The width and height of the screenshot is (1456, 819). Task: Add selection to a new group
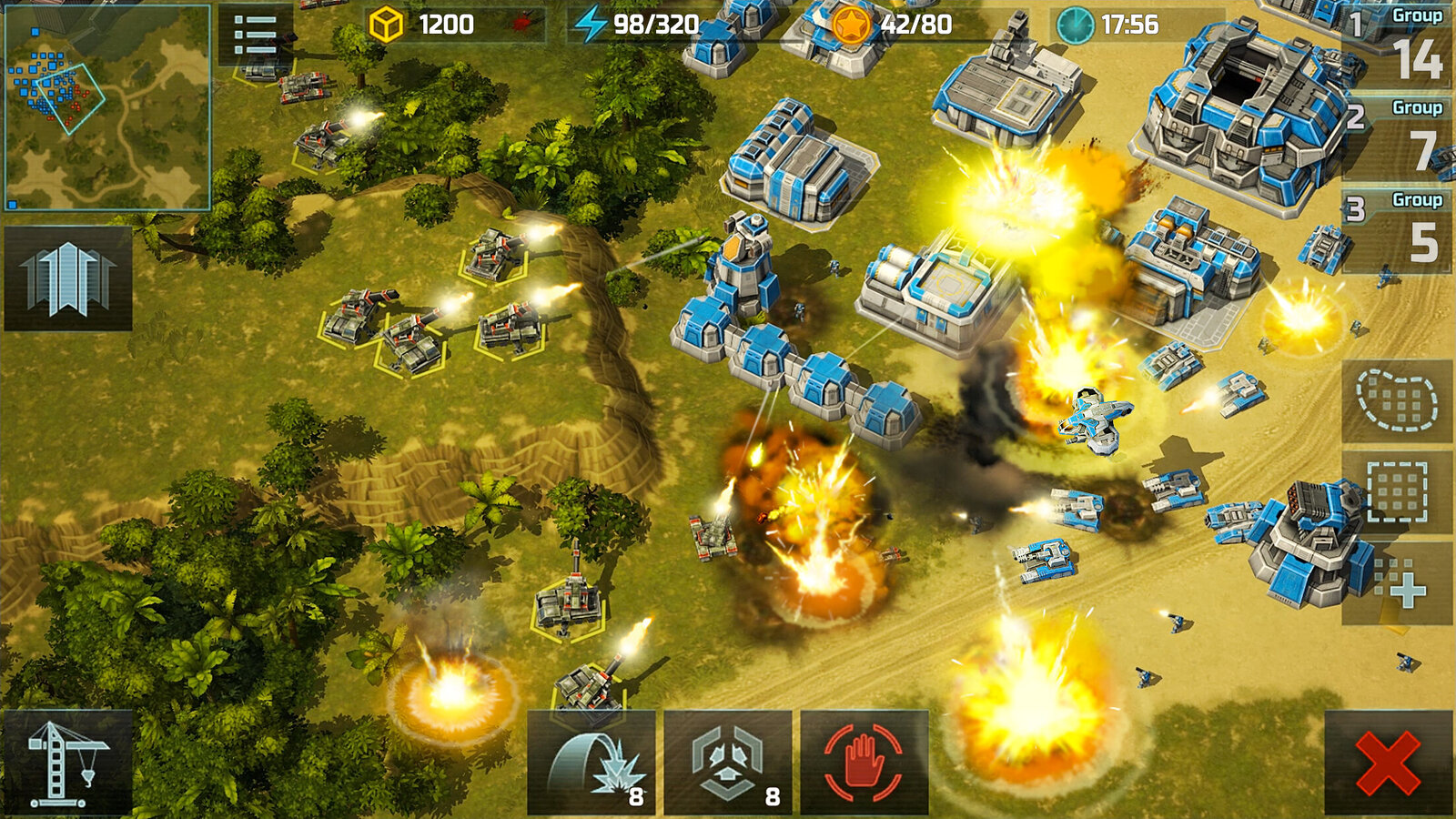pyautogui.click(x=1397, y=584)
